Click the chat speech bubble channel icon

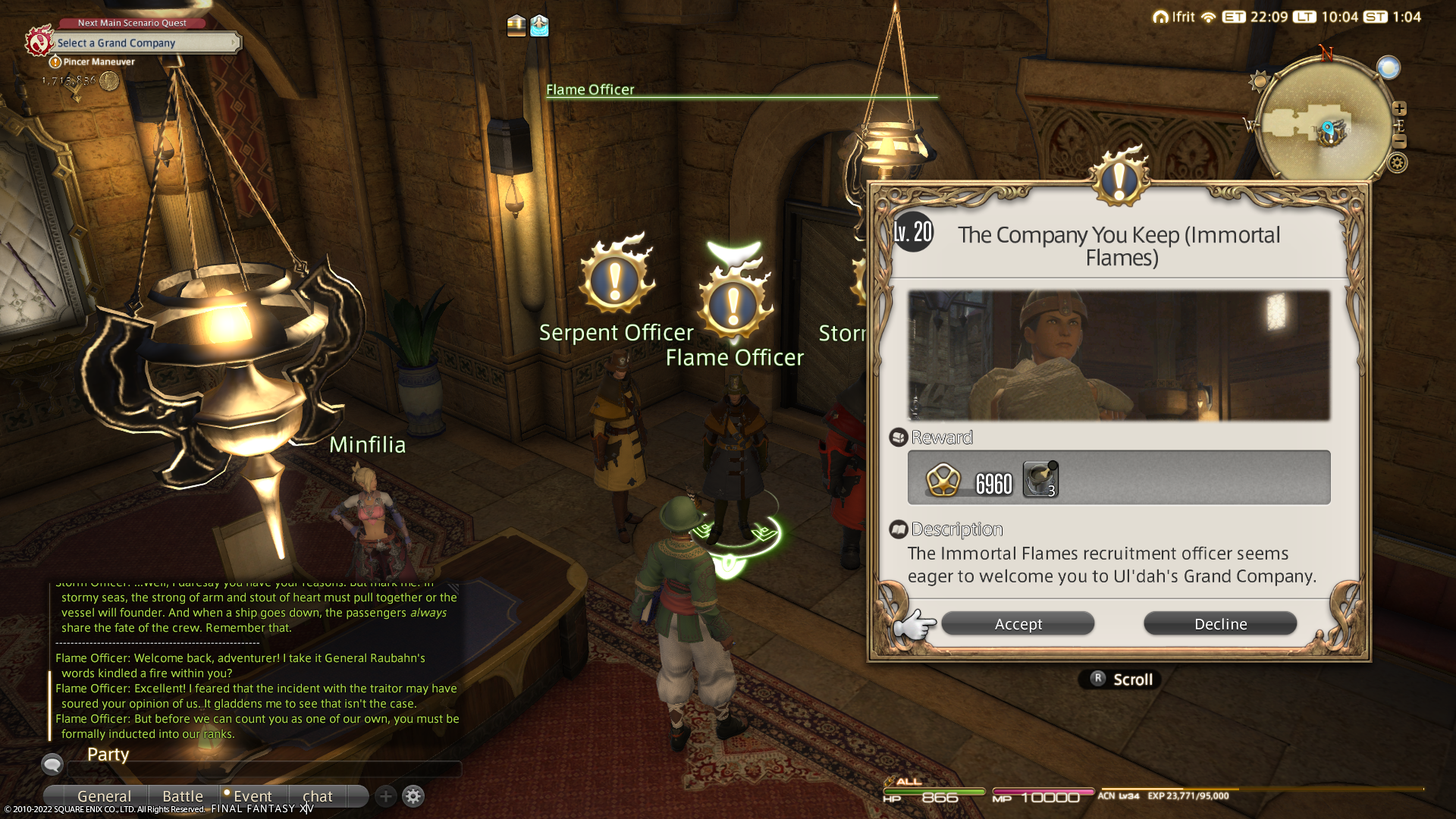[x=52, y=764]
